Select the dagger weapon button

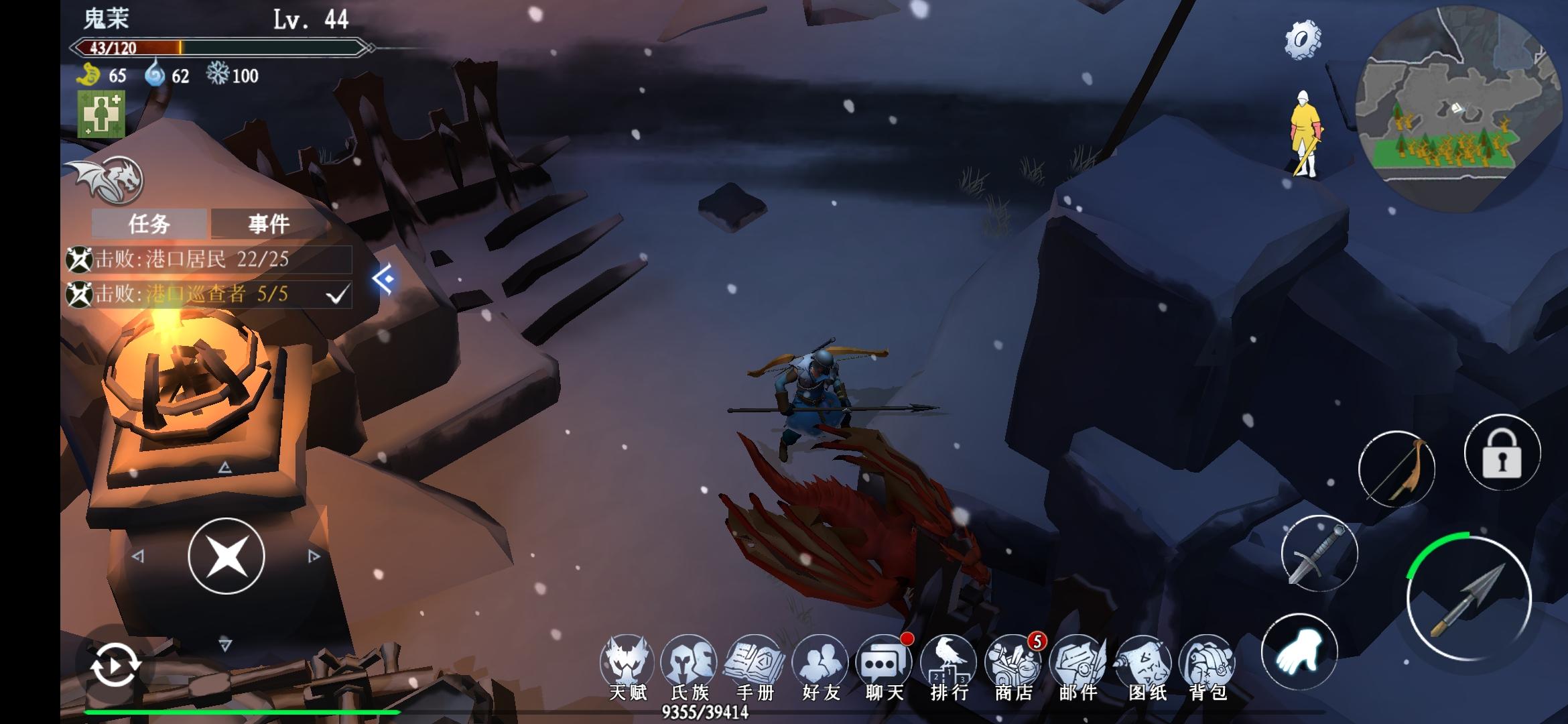[1319, 554]
